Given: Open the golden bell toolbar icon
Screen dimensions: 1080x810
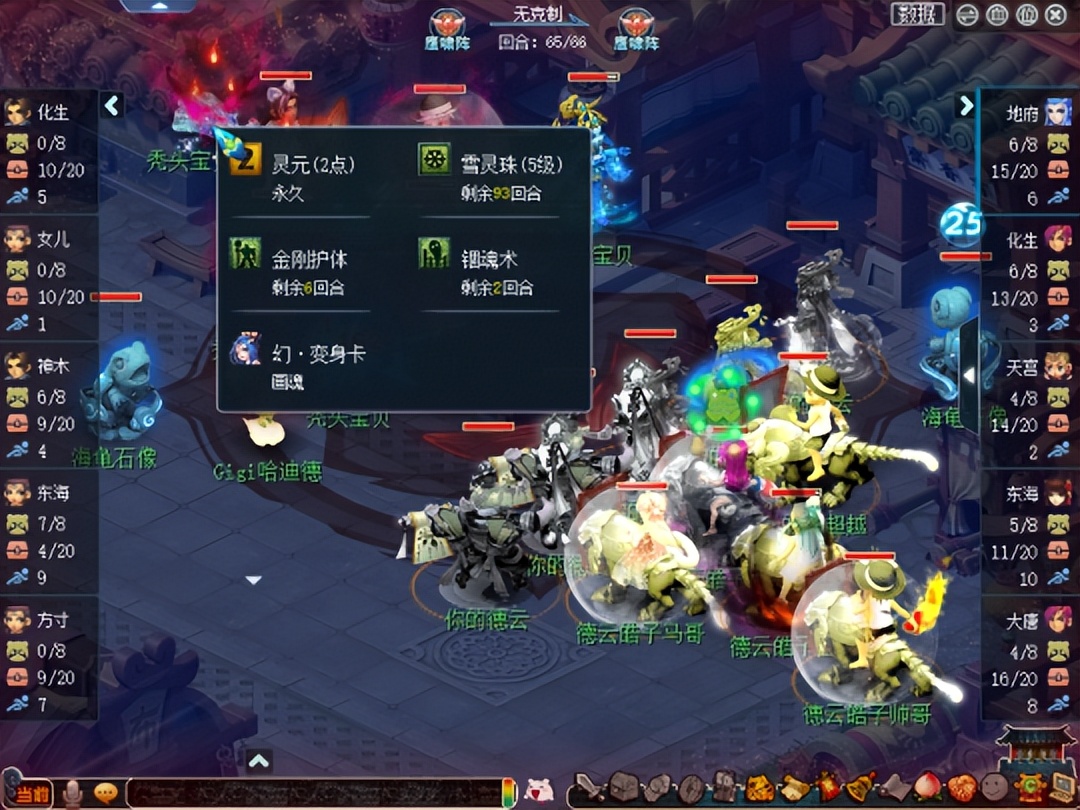Looking at the screenshot, I should pos(860,788).
